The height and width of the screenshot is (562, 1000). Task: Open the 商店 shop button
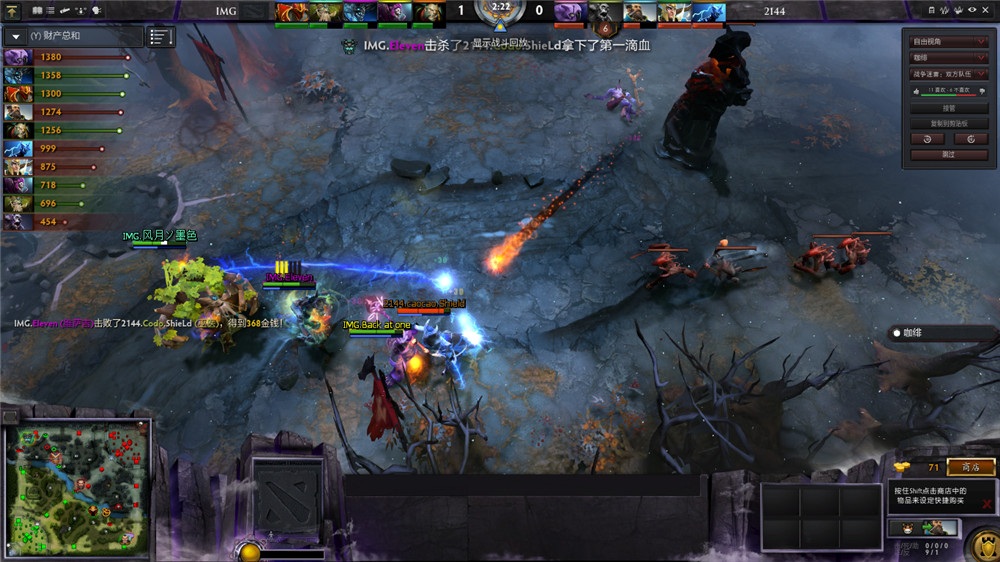[x=970, y=467]
